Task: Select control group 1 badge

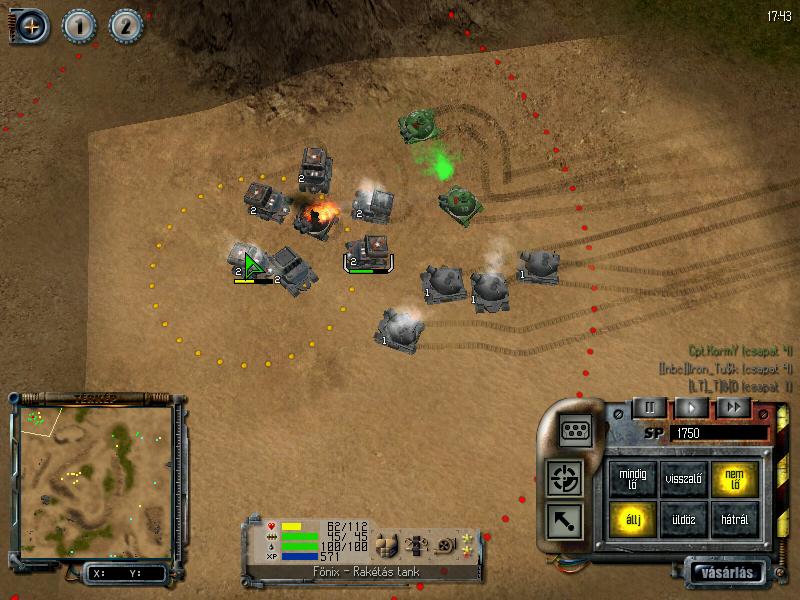Action: [x=78, y=26]
